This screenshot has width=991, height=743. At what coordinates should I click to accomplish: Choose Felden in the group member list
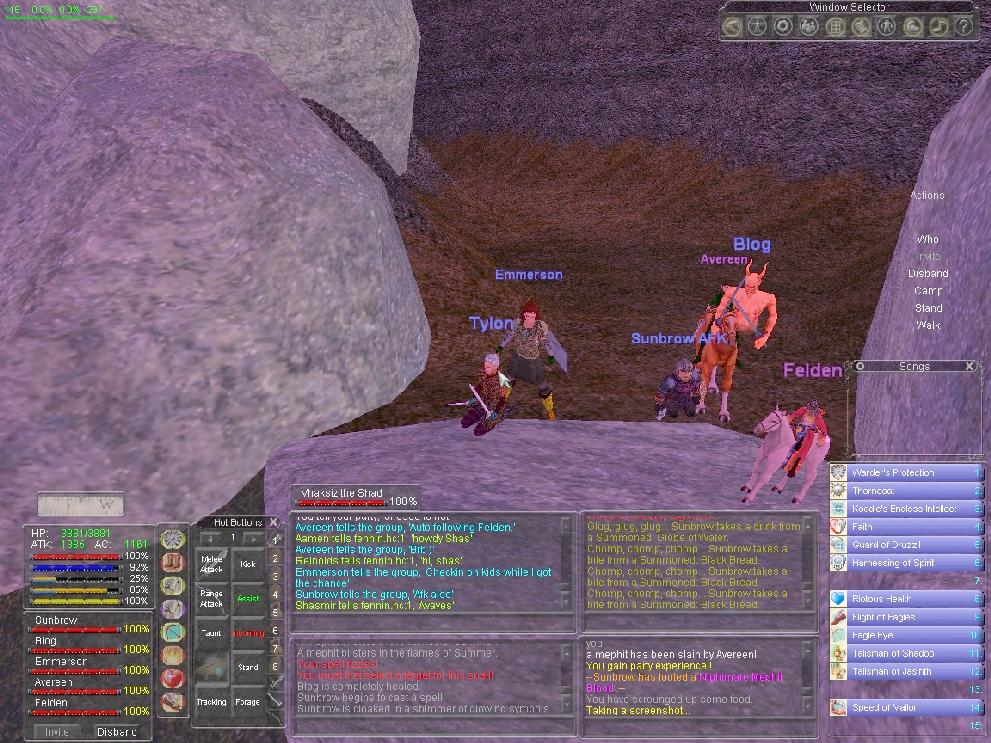click(50, 704)
